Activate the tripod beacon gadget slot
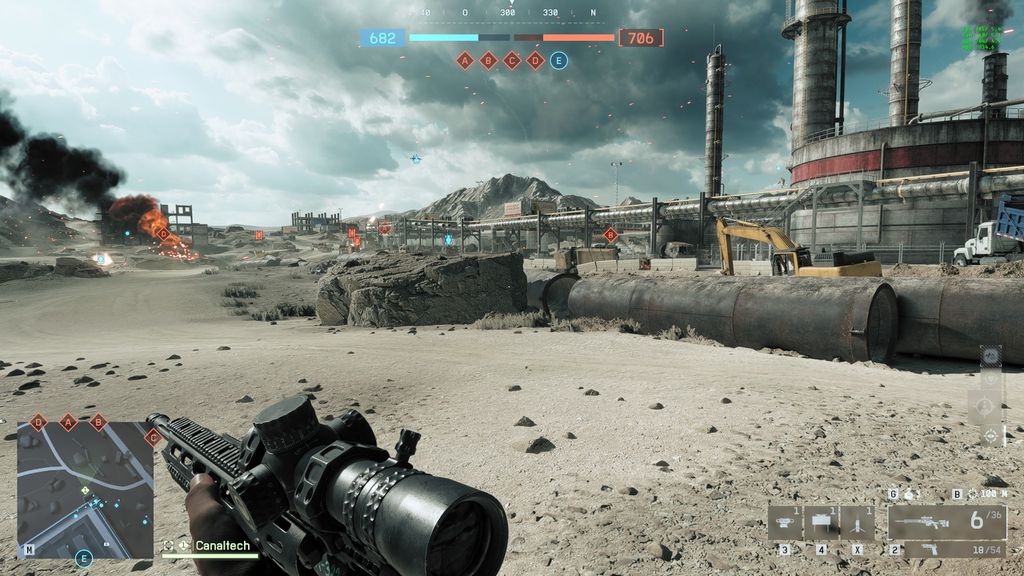The width and height of the screenshot is (1024, 576). (858, 523)
